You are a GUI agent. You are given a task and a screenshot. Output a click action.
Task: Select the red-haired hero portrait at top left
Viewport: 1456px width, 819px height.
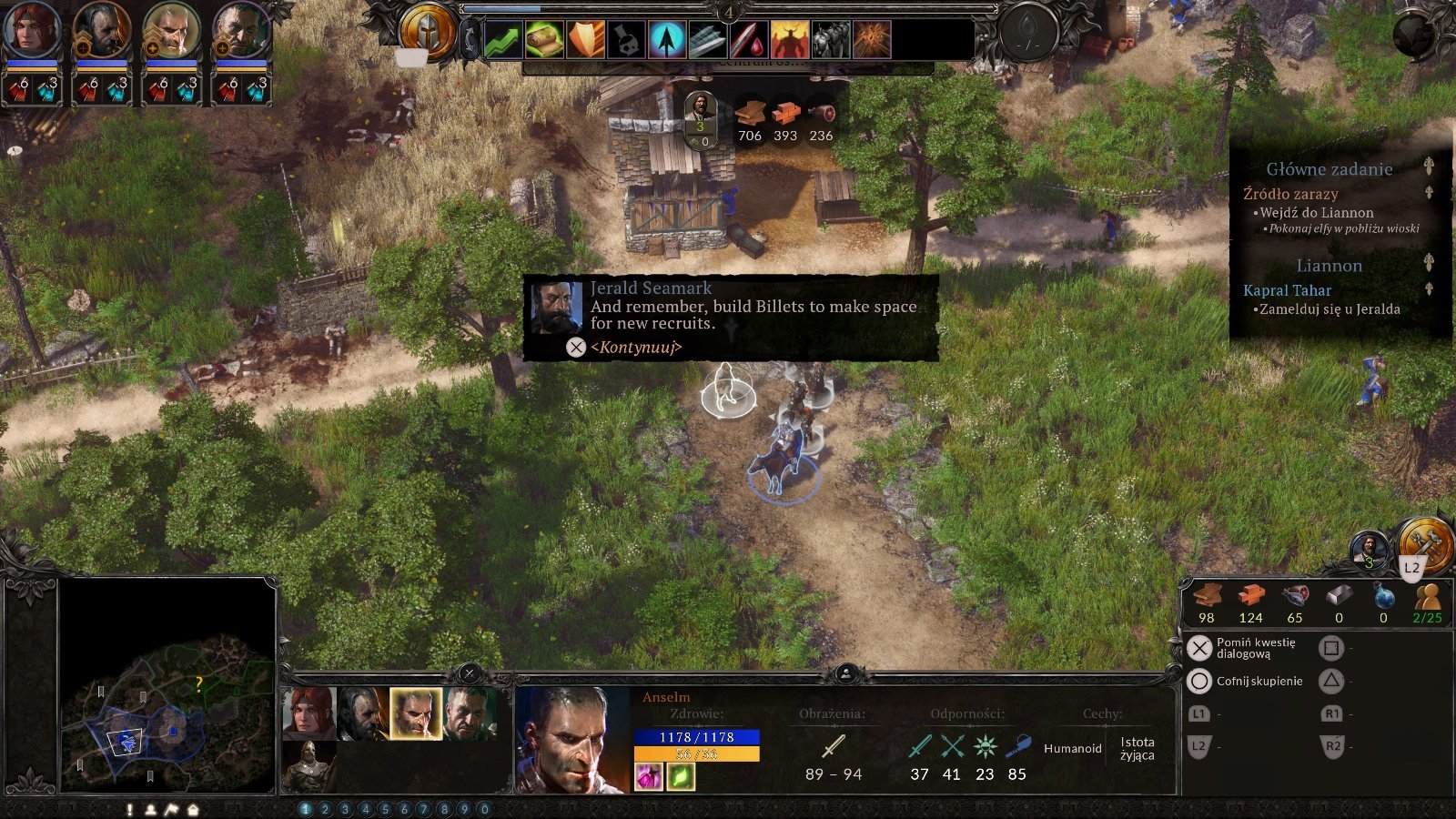31,31
